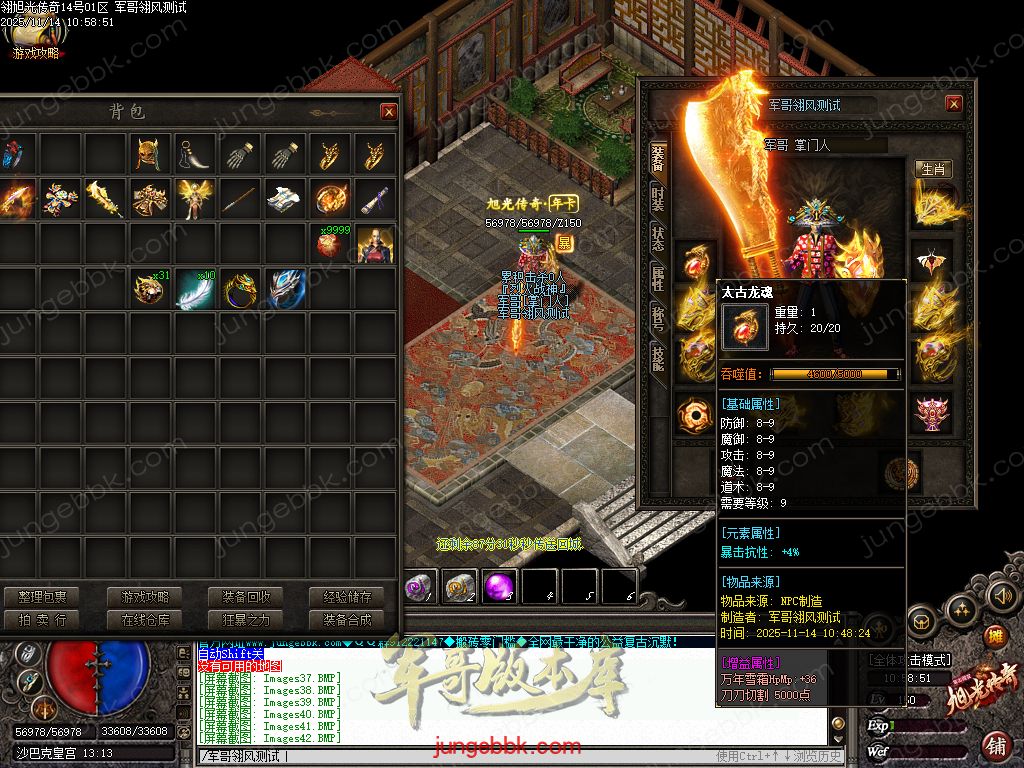Close the character equipment panel

(953, 104)
